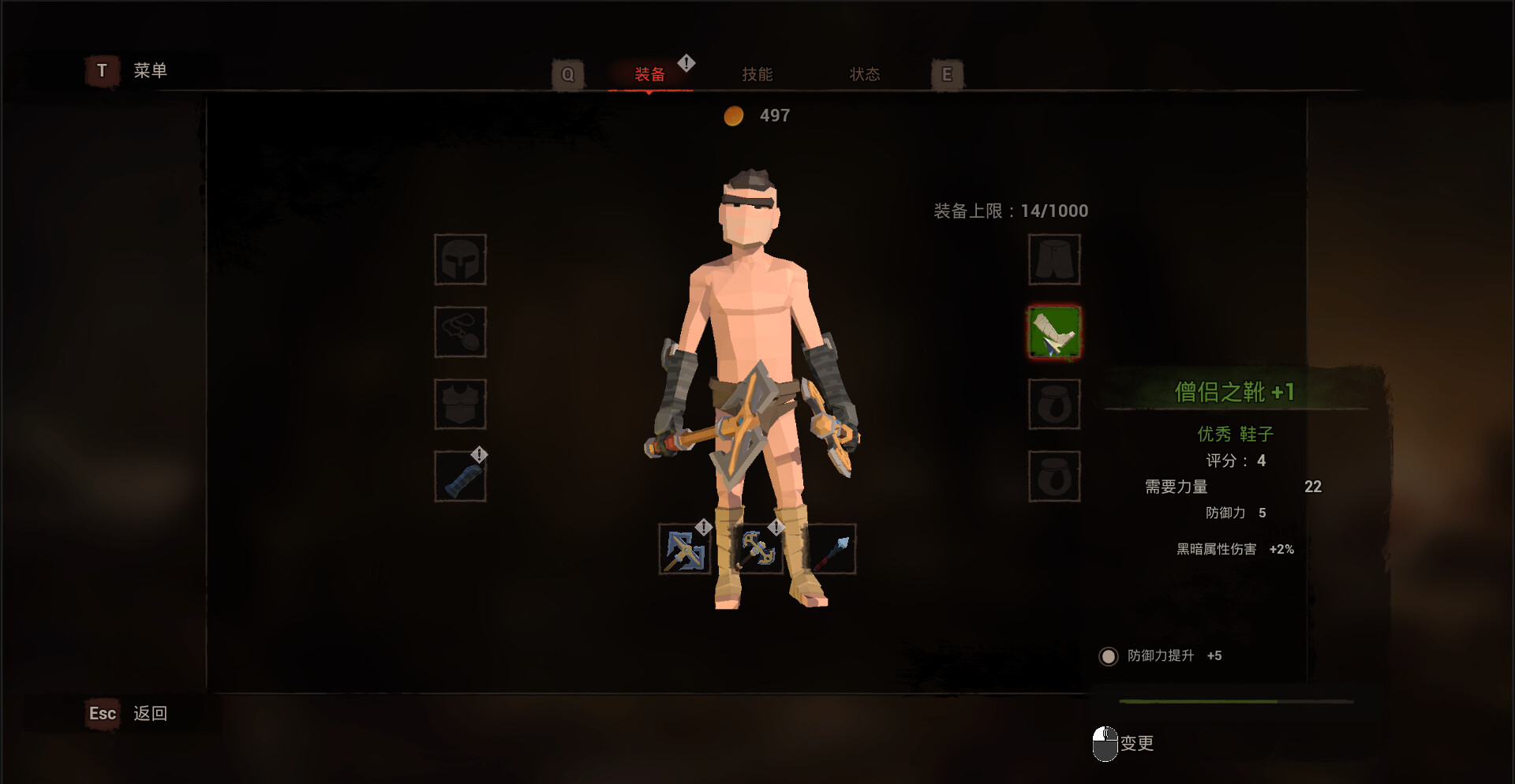The image size is (1515, 784).
Task: Select the double-bladed axe weapon slot
Action: click(x=757, y=550)
